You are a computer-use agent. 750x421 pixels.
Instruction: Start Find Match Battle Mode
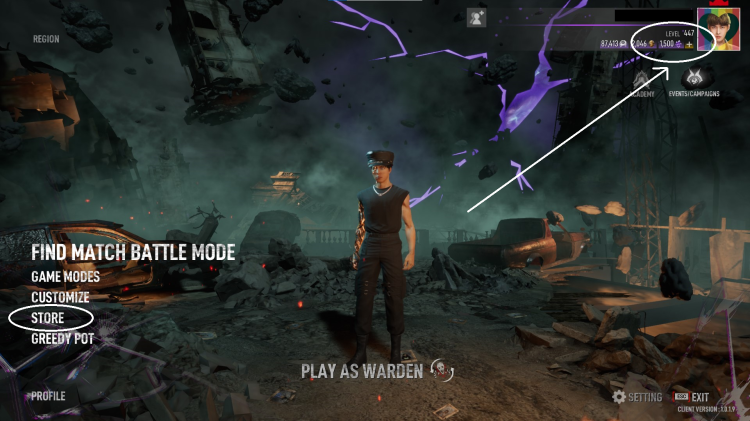(x=133, y=252)
